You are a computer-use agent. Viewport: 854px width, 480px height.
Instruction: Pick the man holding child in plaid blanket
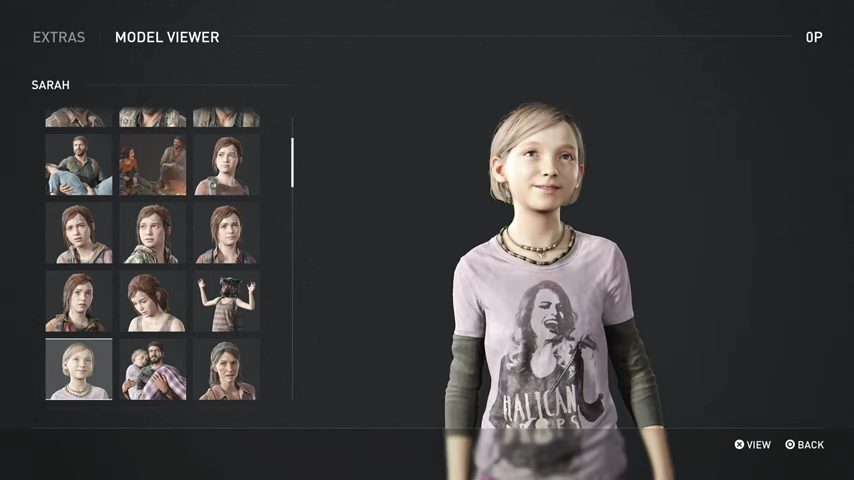[153, 369]
